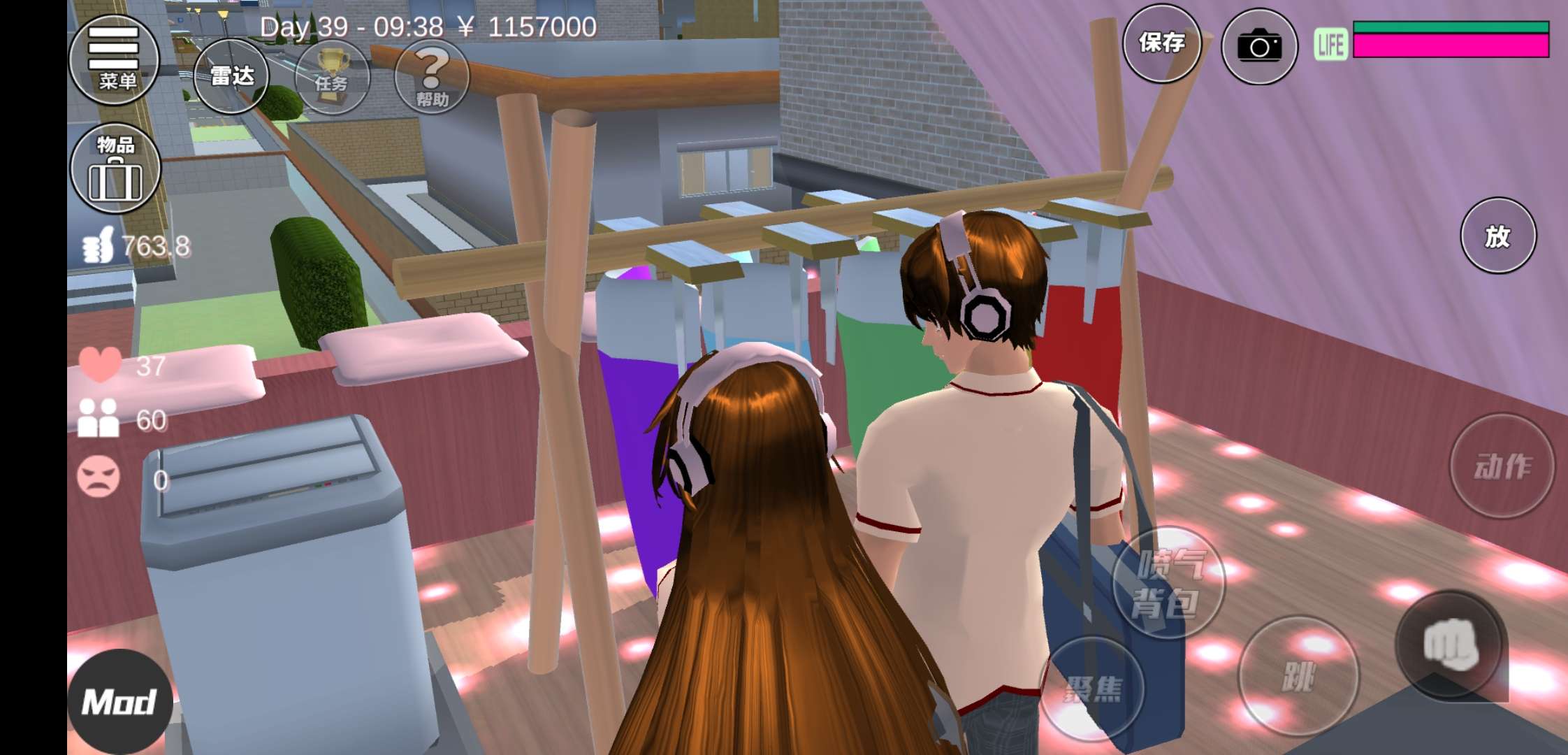Viewport: 1568px width, 755px height.
Task: Take a photo with camera button
Action: 1259,47
